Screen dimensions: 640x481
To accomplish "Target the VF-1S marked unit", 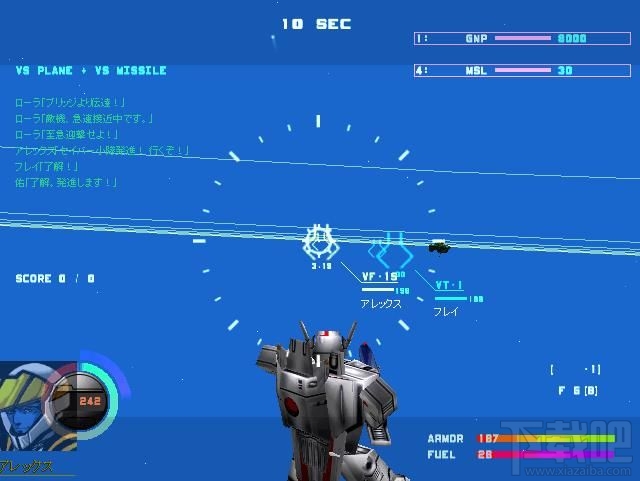I will [x=319, y=243].
